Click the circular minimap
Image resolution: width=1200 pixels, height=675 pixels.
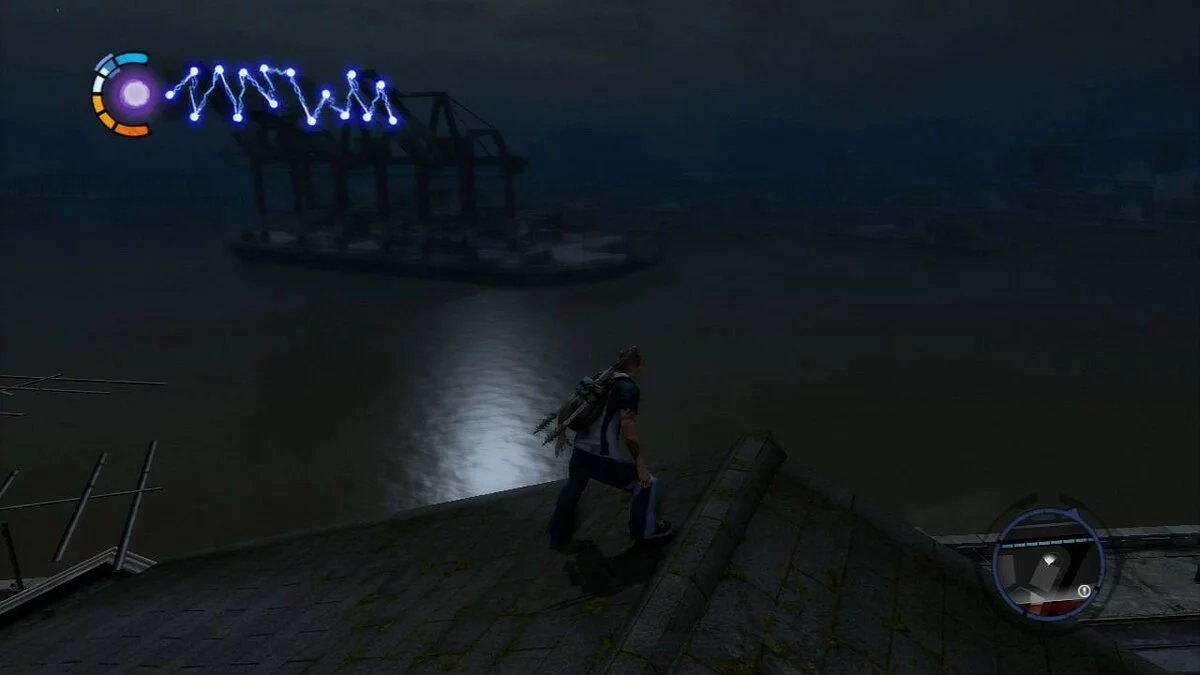(1048, 563)
